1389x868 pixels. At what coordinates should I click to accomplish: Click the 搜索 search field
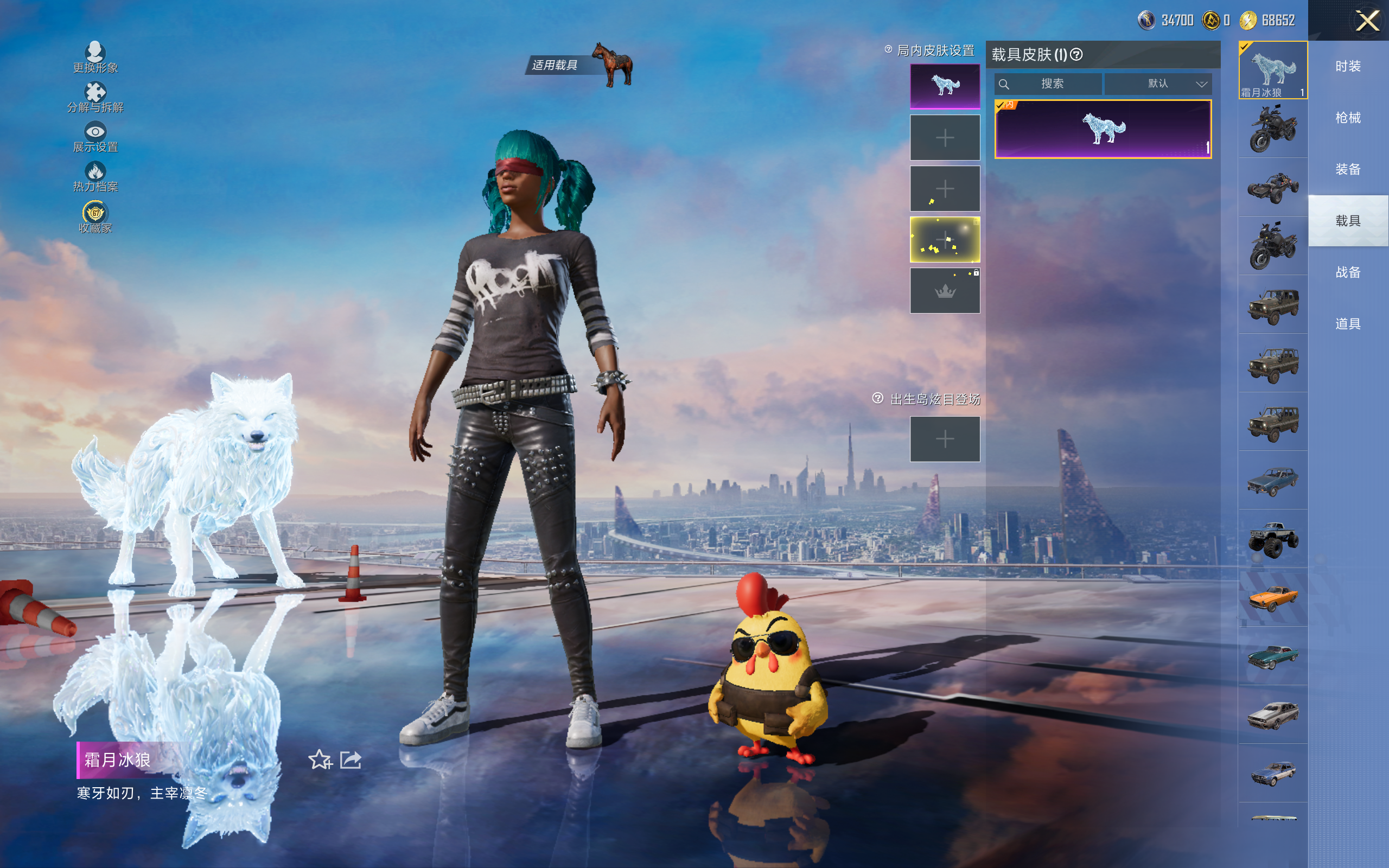click(1052, 84)
